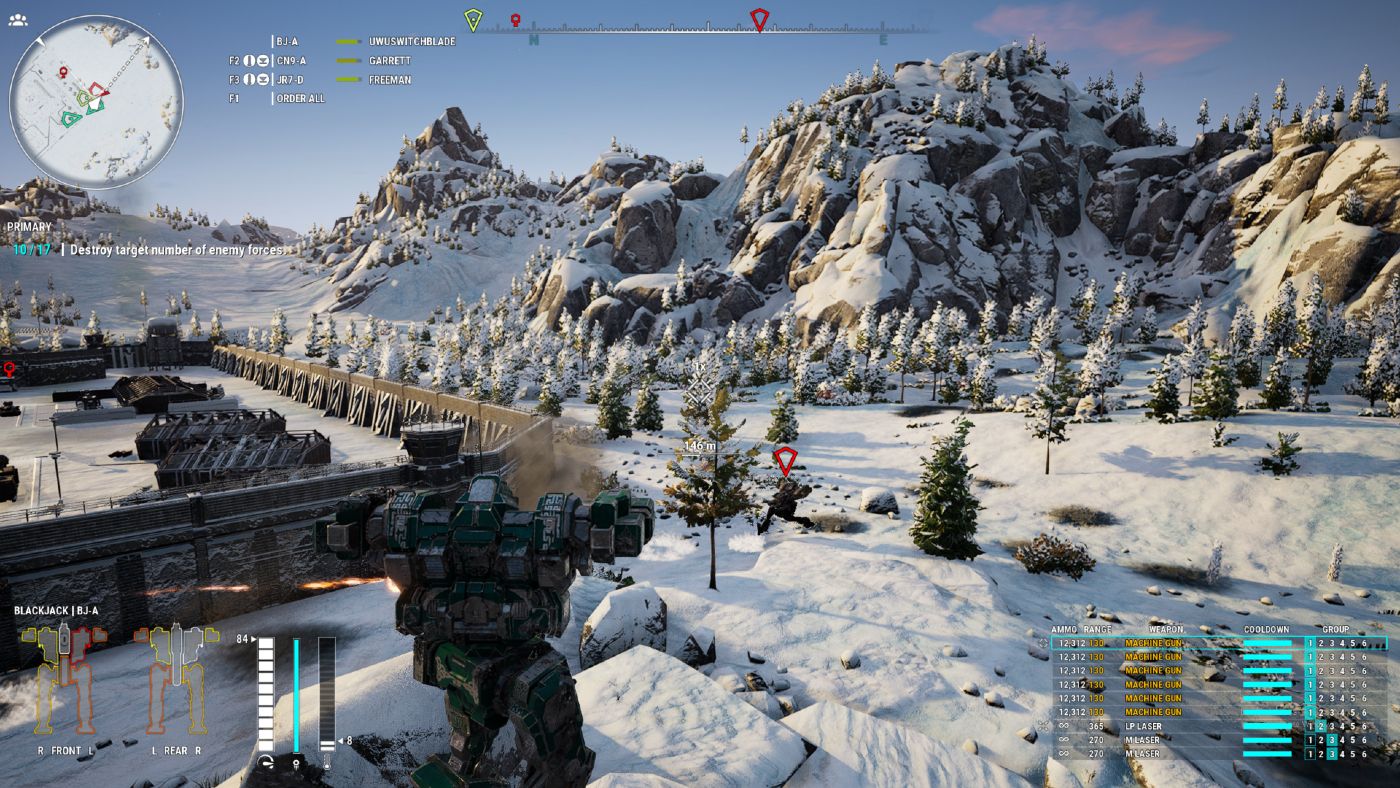Select the green friendly marker on the compass

[471, 19]
